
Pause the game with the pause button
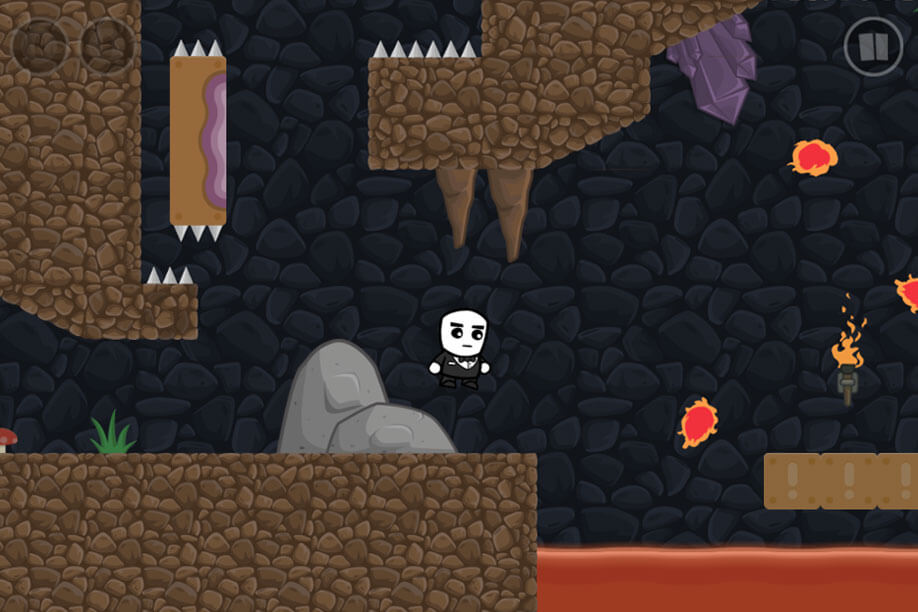pyautogui.click(x=872, y=46)
